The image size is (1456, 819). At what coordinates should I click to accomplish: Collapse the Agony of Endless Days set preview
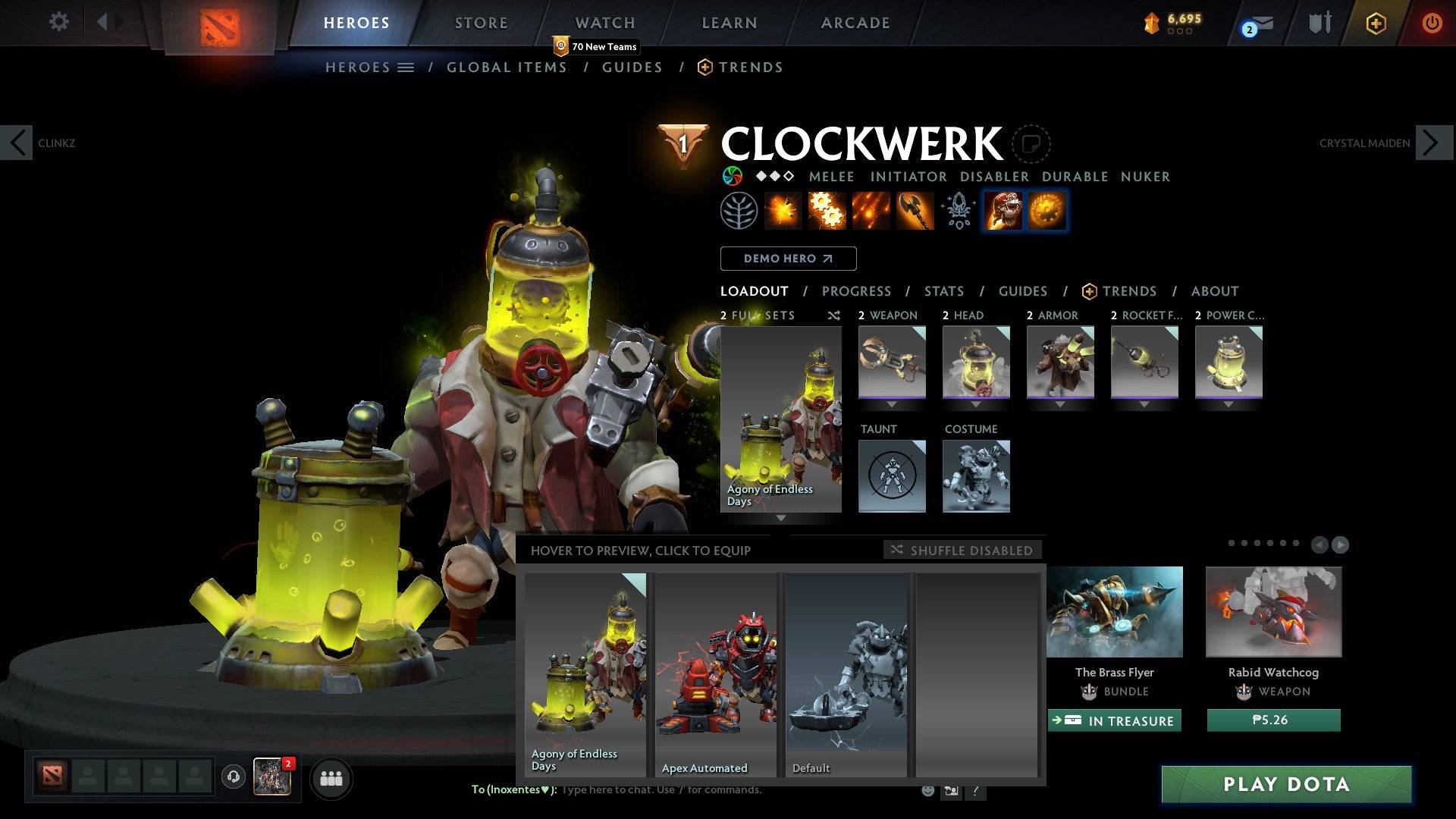click(781, 516)
